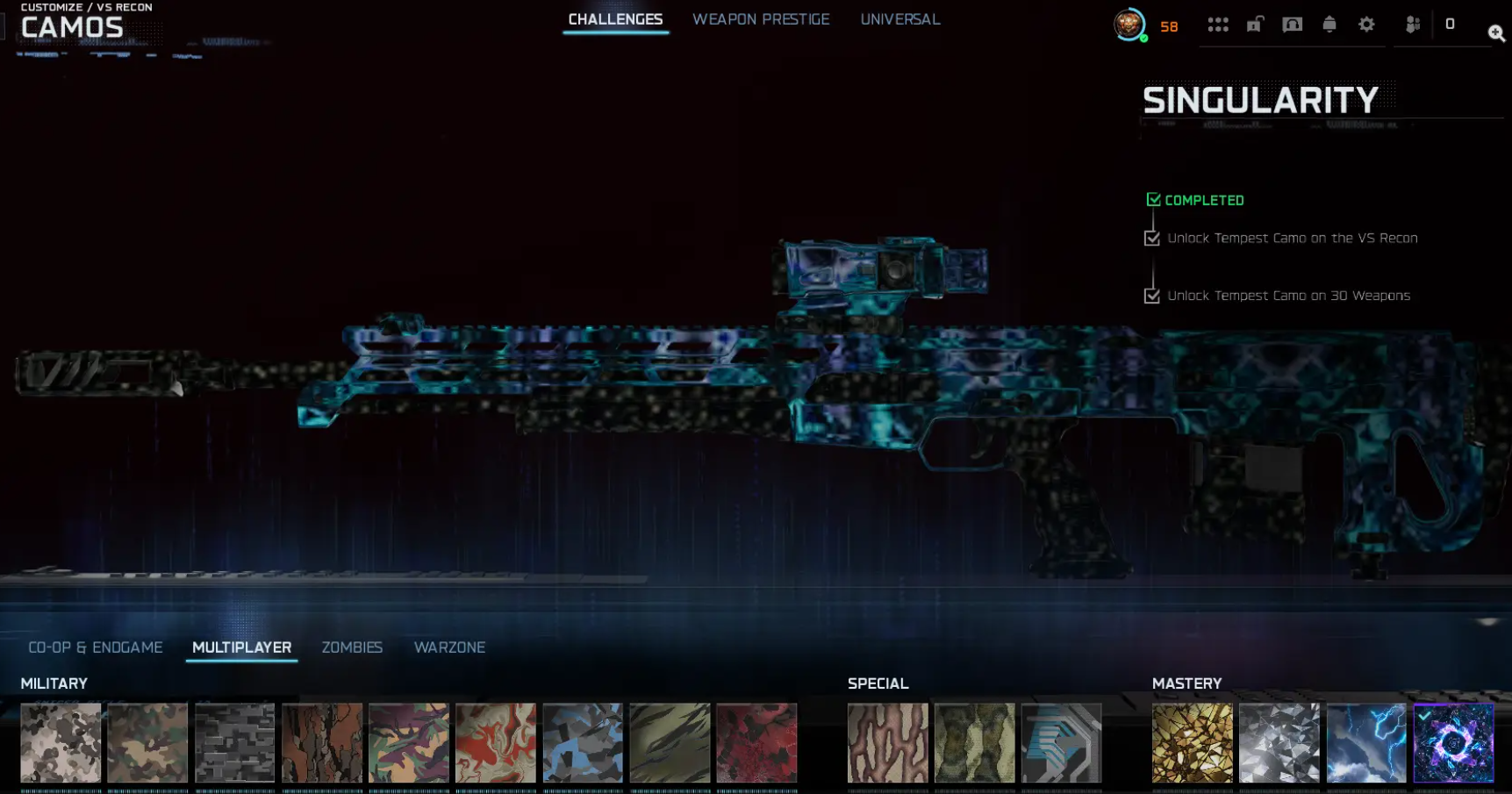Image resolution: width=1512 pixels, height=794 pixels.
Task: Click the zoom magnifier icon
Action: click(x=1496, y=33)
